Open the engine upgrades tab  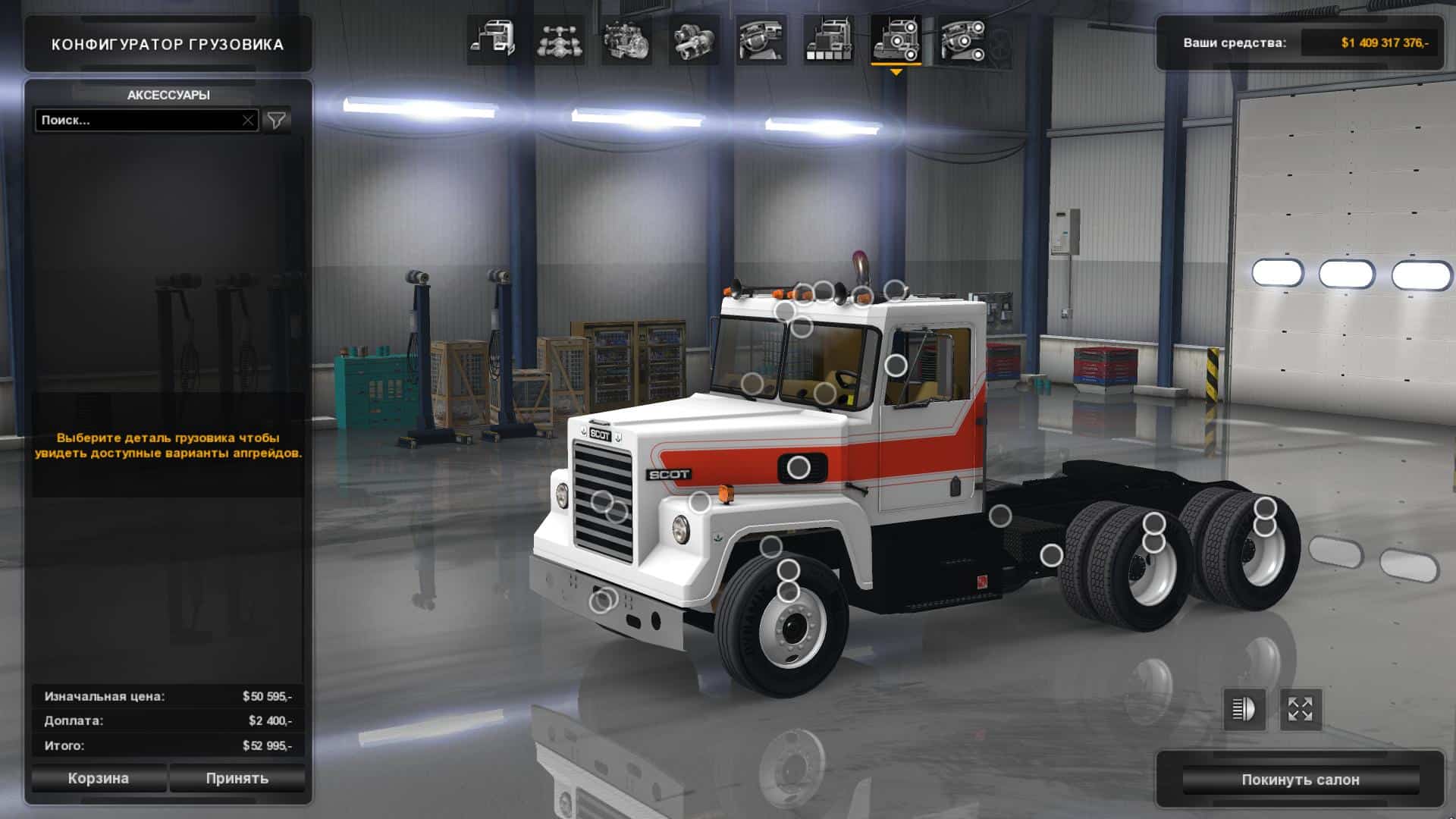coord(626,40)
